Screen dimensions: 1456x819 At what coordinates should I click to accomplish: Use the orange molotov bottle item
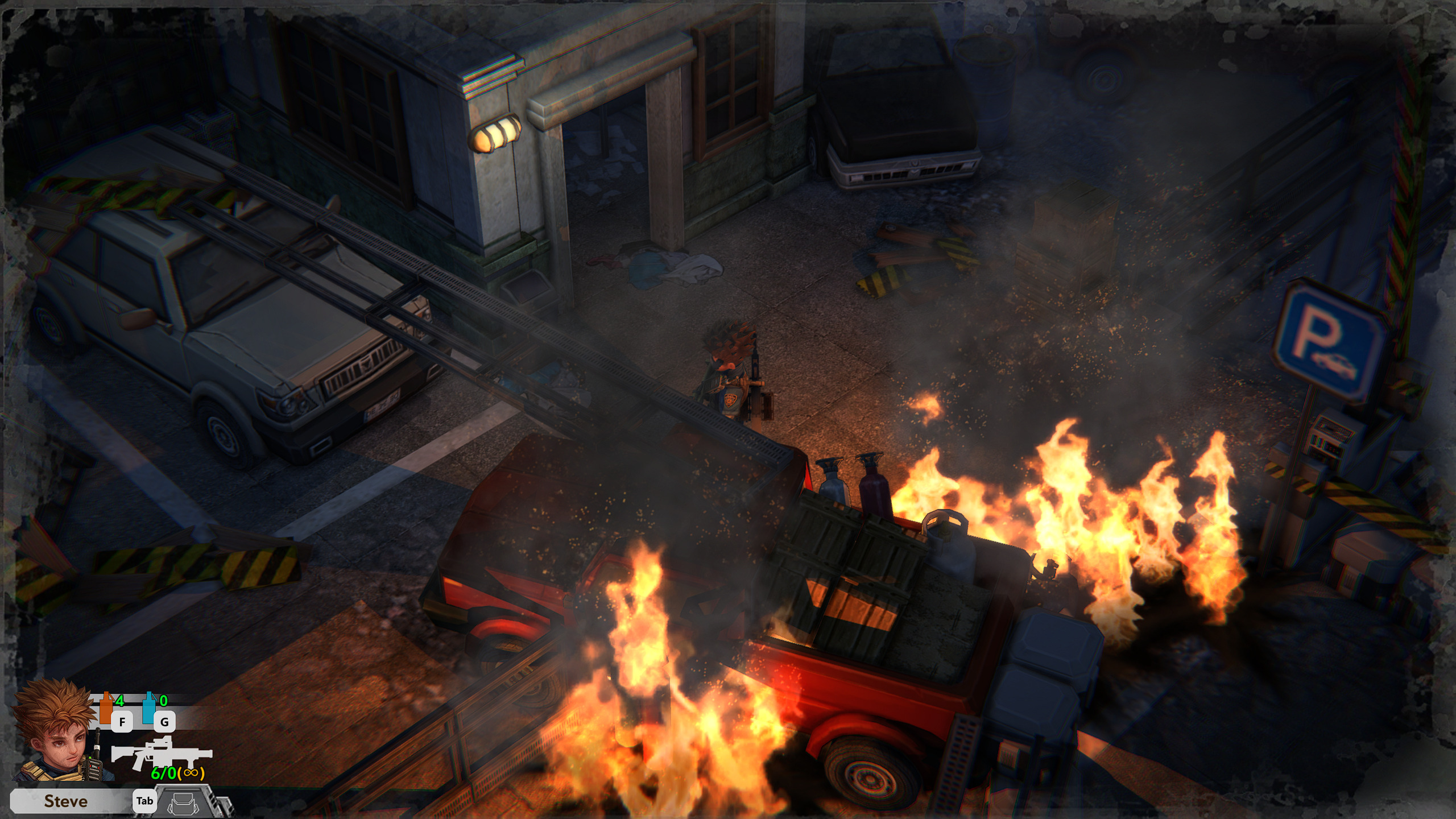tap(106, 708)
